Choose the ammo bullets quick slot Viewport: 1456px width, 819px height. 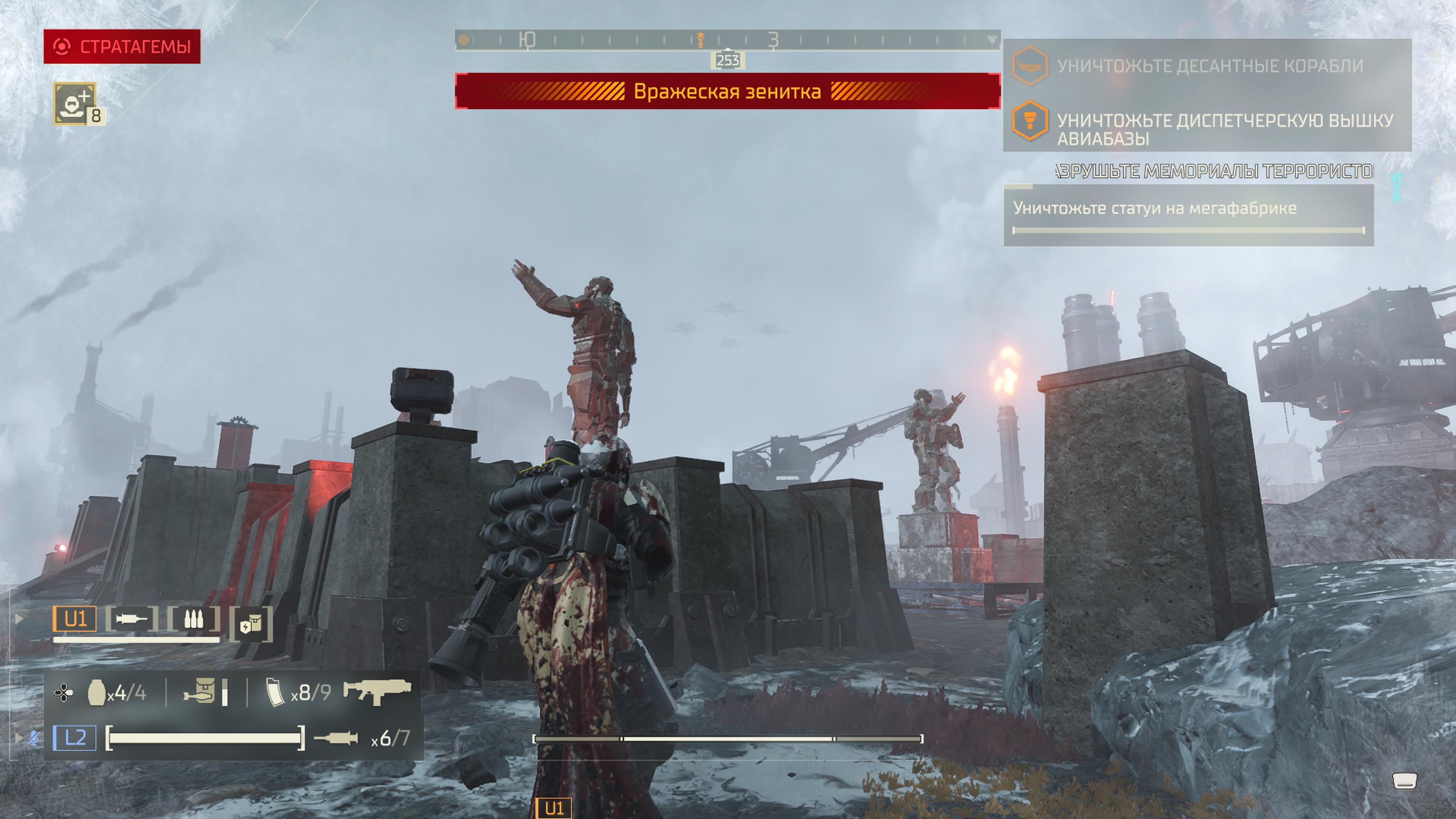pyautogui.click(x=193, y=620)
